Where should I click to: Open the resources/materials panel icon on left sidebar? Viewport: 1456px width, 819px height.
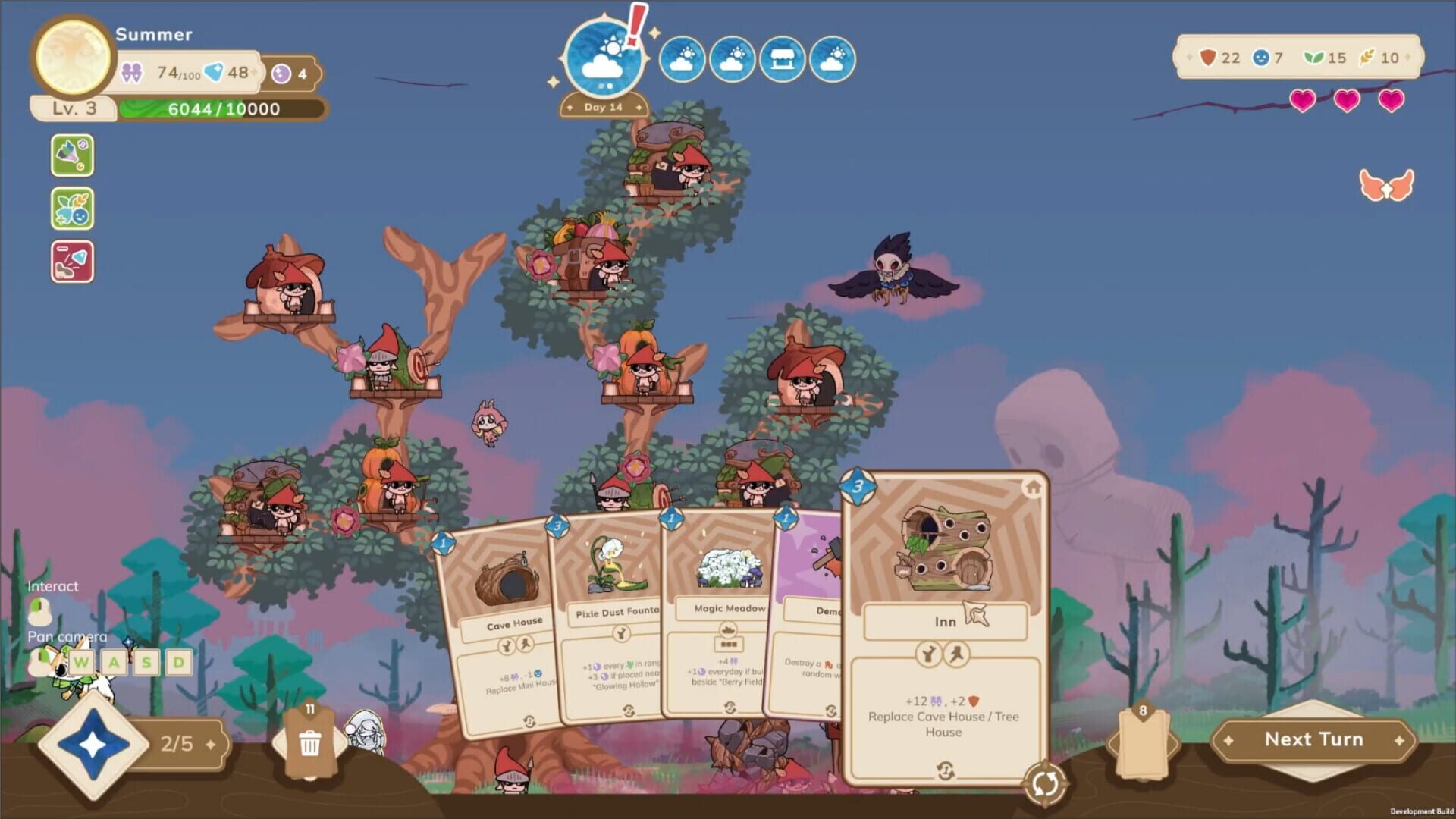73,155
